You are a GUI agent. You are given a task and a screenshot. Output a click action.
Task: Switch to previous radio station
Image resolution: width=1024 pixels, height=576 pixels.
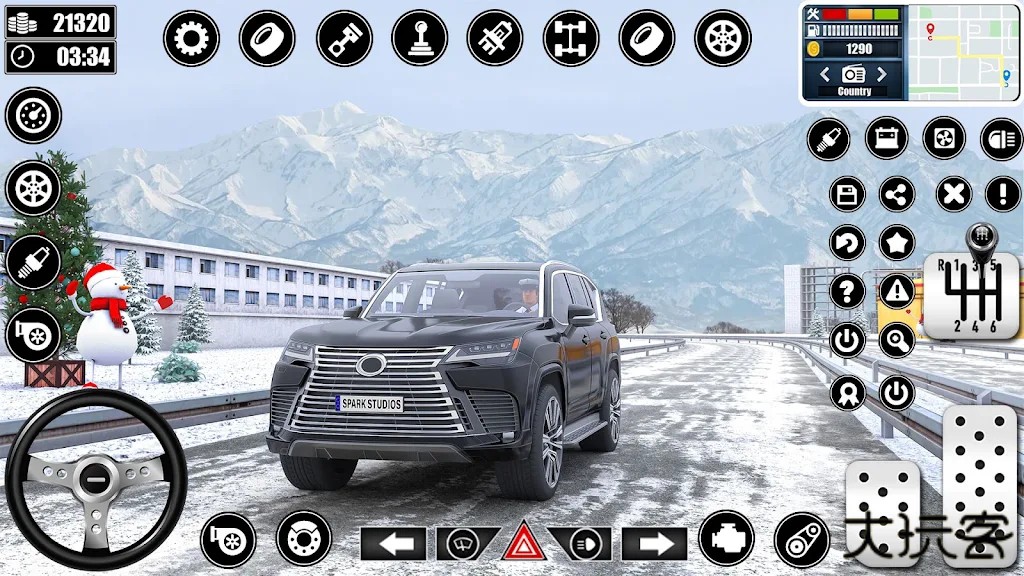(x=825, y=74)
